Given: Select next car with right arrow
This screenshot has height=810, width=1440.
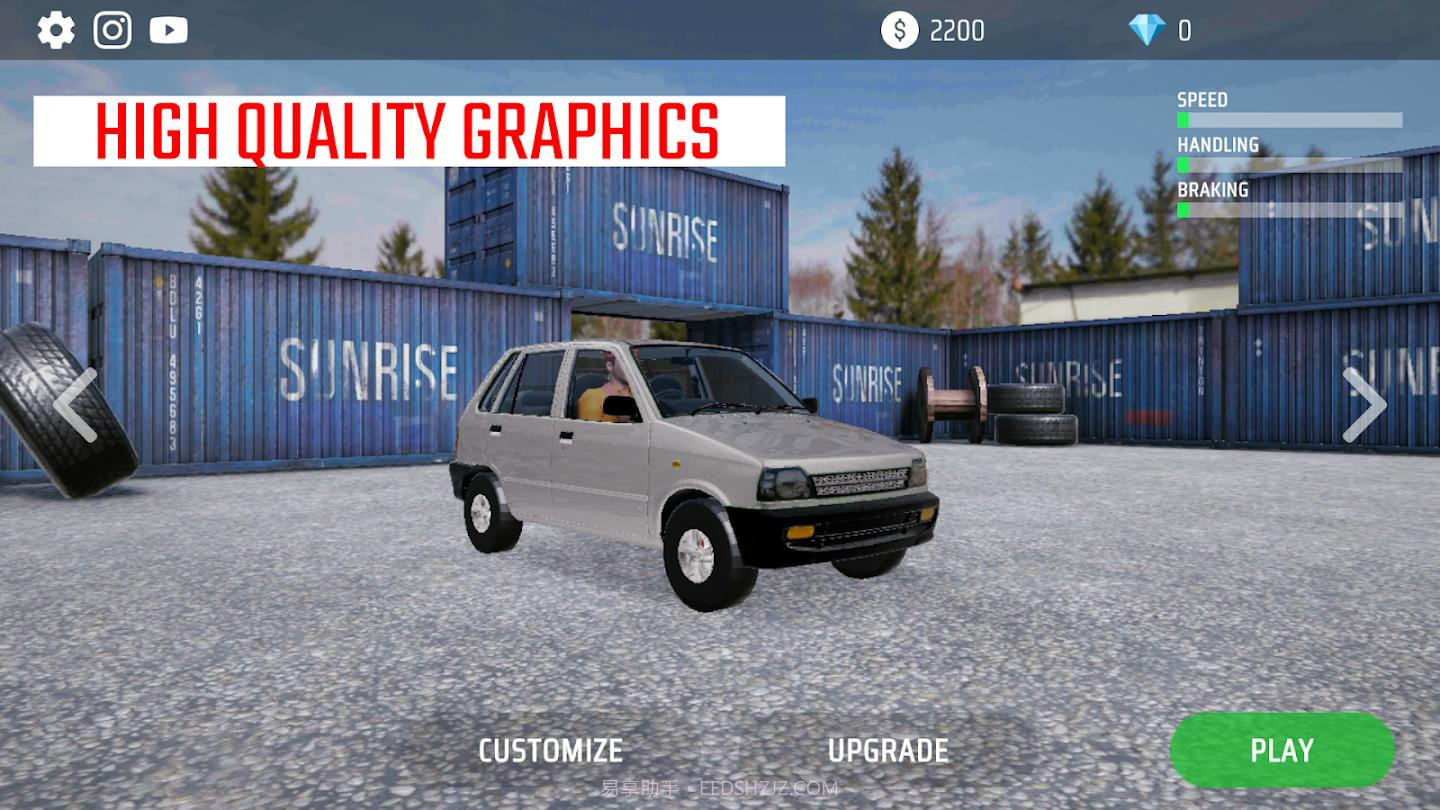Looking at the screenshot, I should tap(1364, 405).
